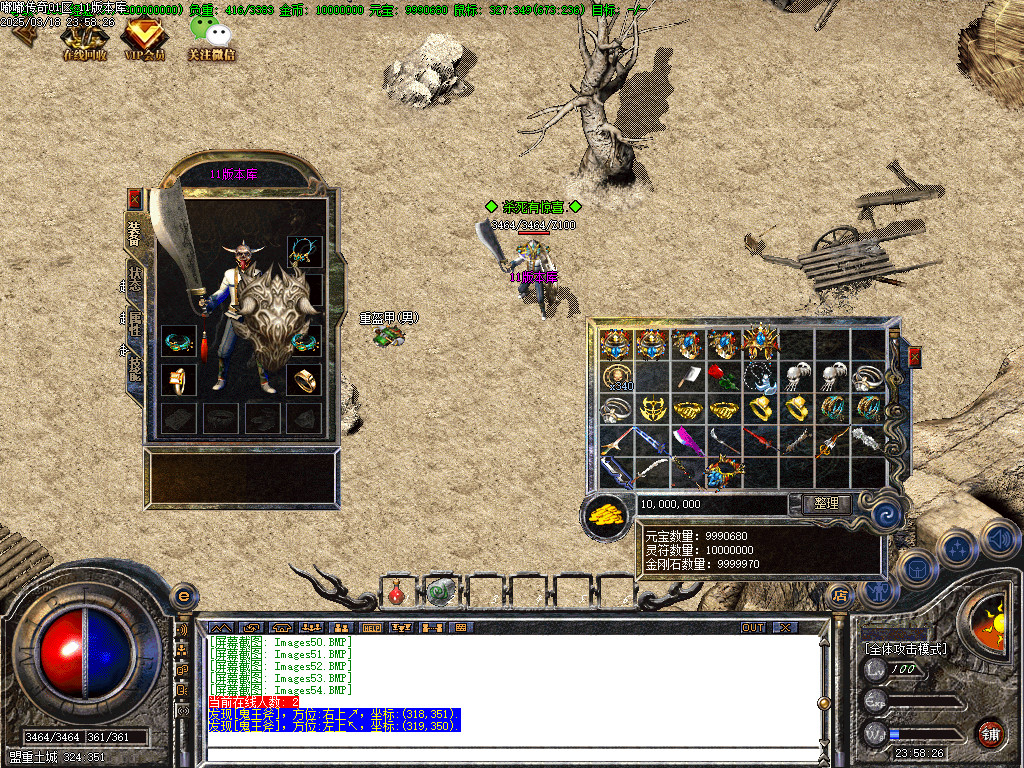Open the 在线回收 online recycle menu

point(84,40)
